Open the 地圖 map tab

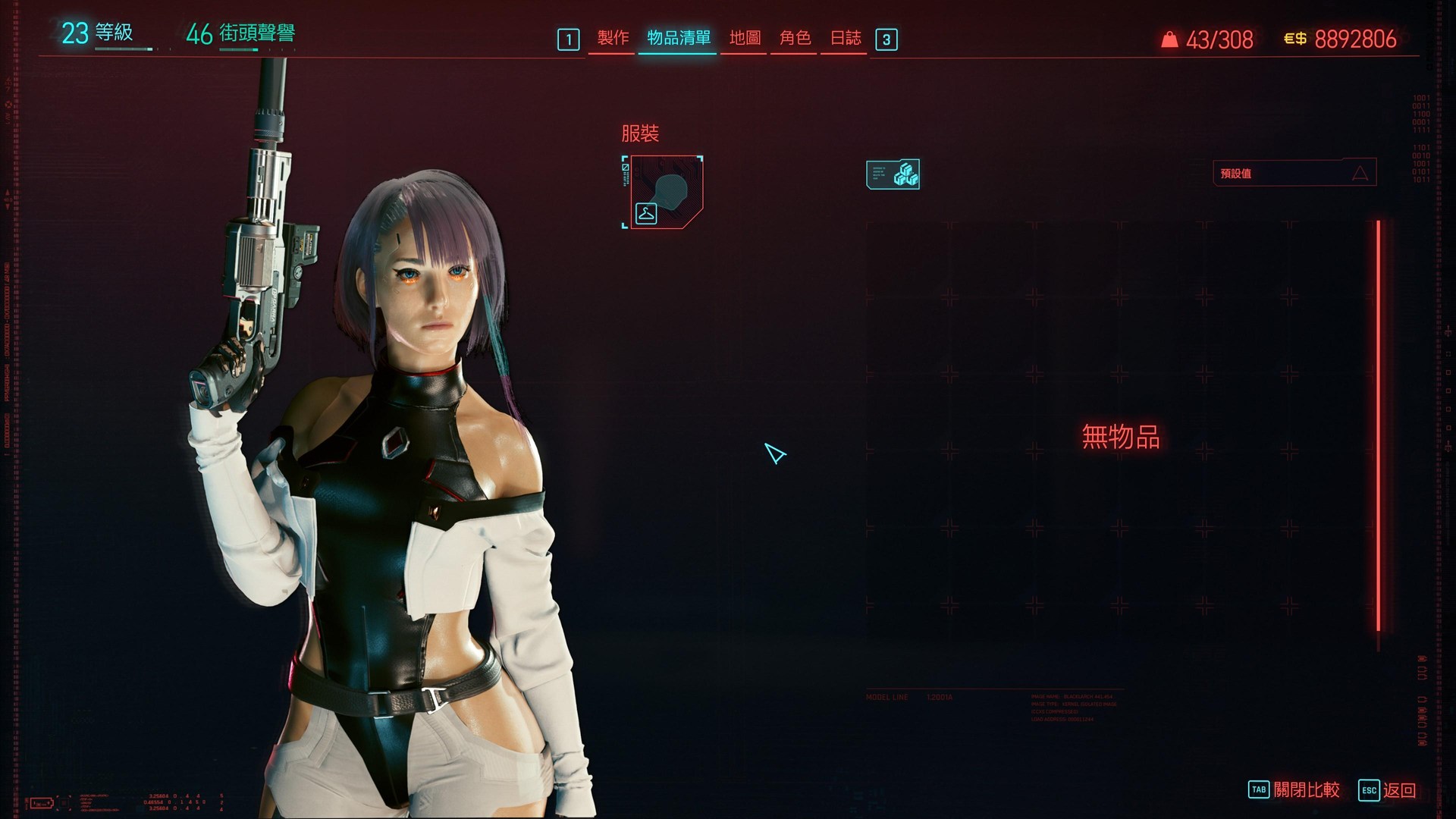(744, 39)
